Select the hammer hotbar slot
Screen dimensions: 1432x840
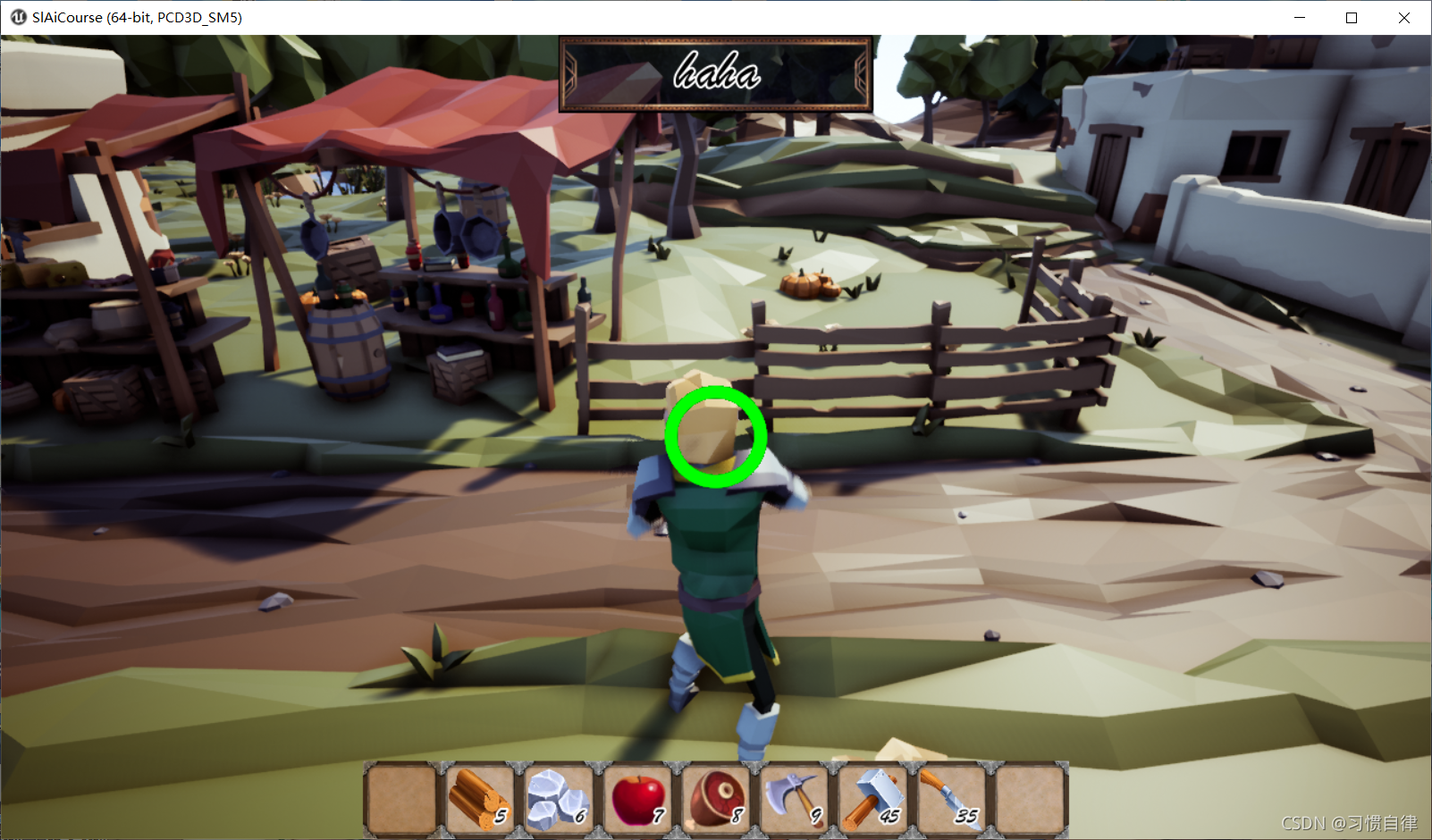(872, 798)
